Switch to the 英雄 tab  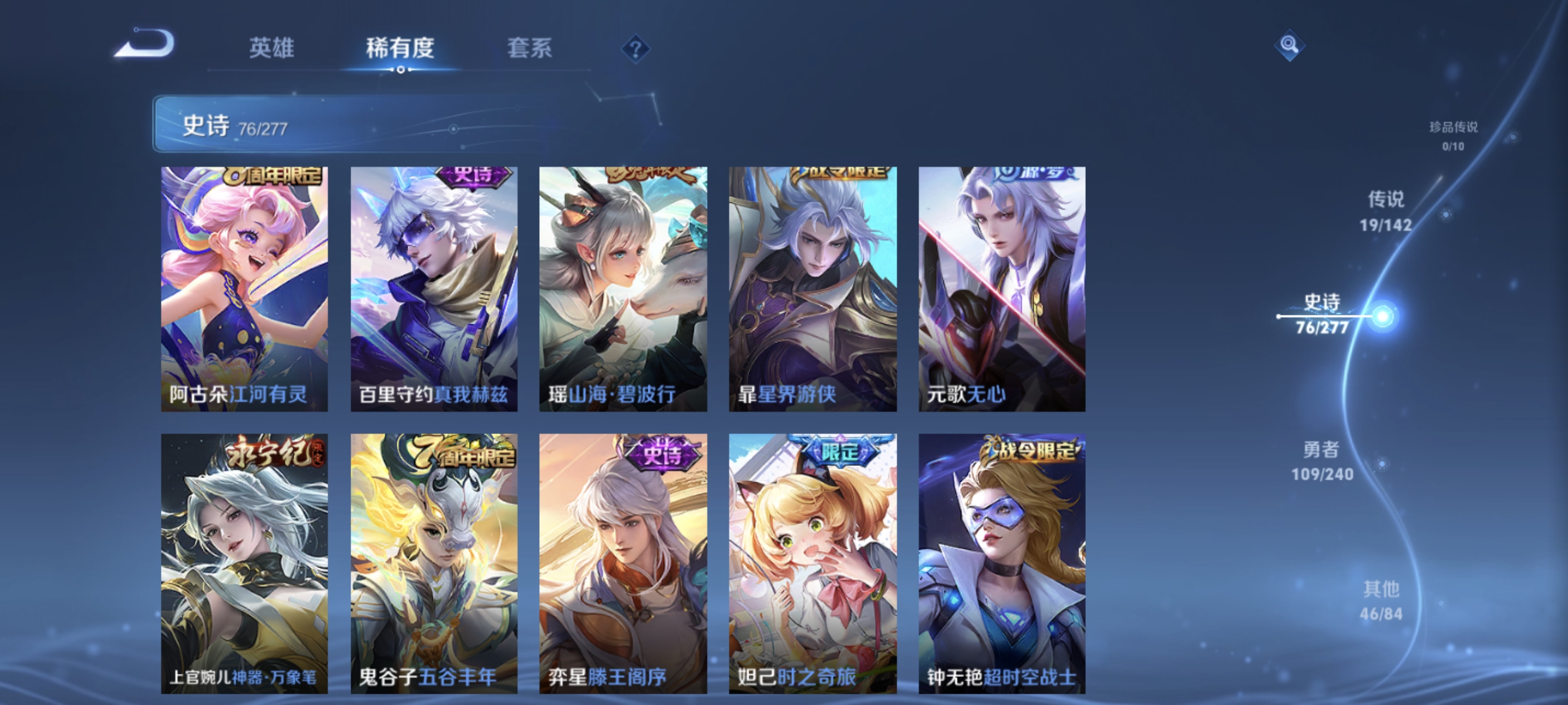(271, 49)
